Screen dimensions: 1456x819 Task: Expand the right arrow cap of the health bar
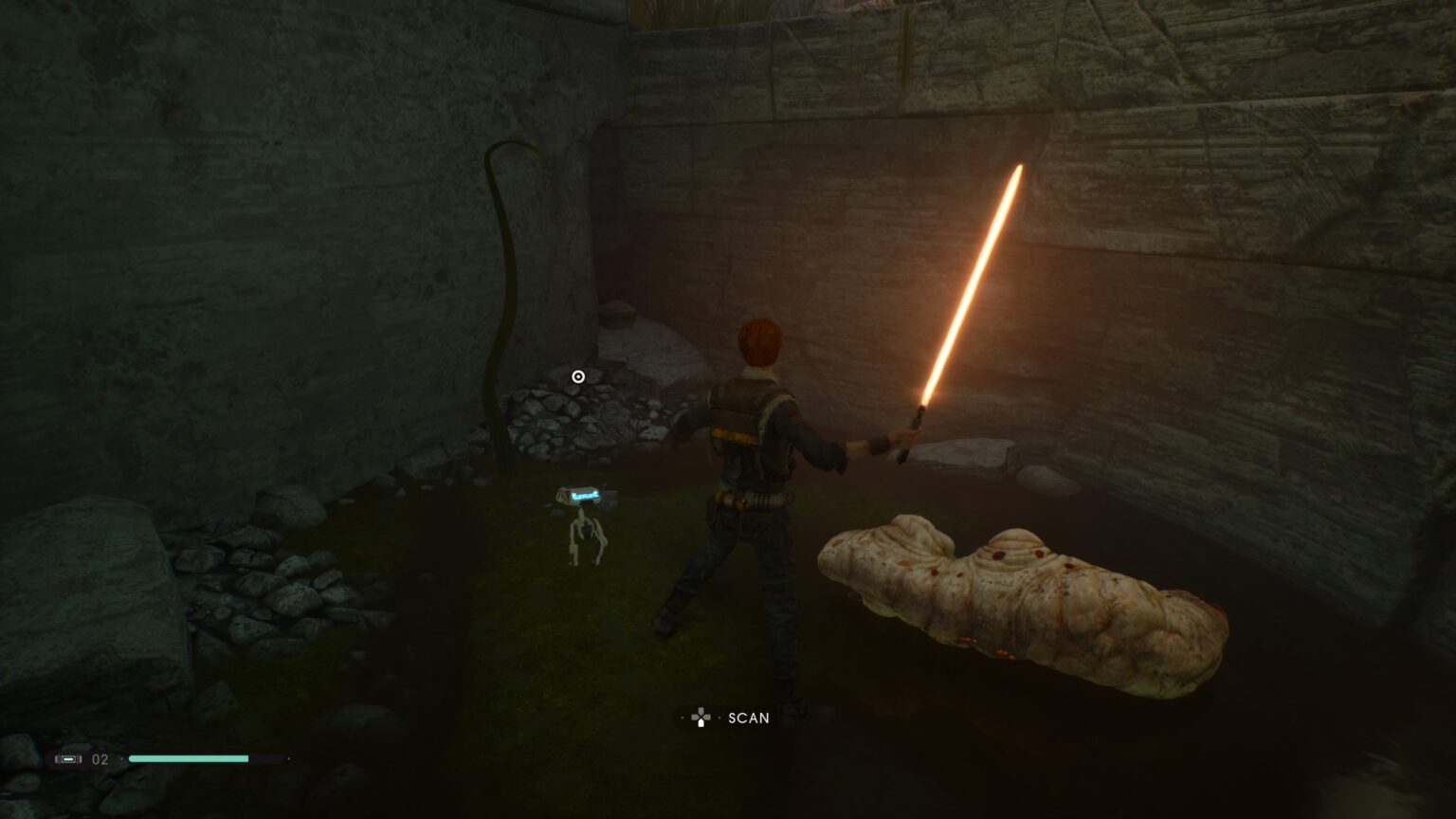(x=287, y=759)
